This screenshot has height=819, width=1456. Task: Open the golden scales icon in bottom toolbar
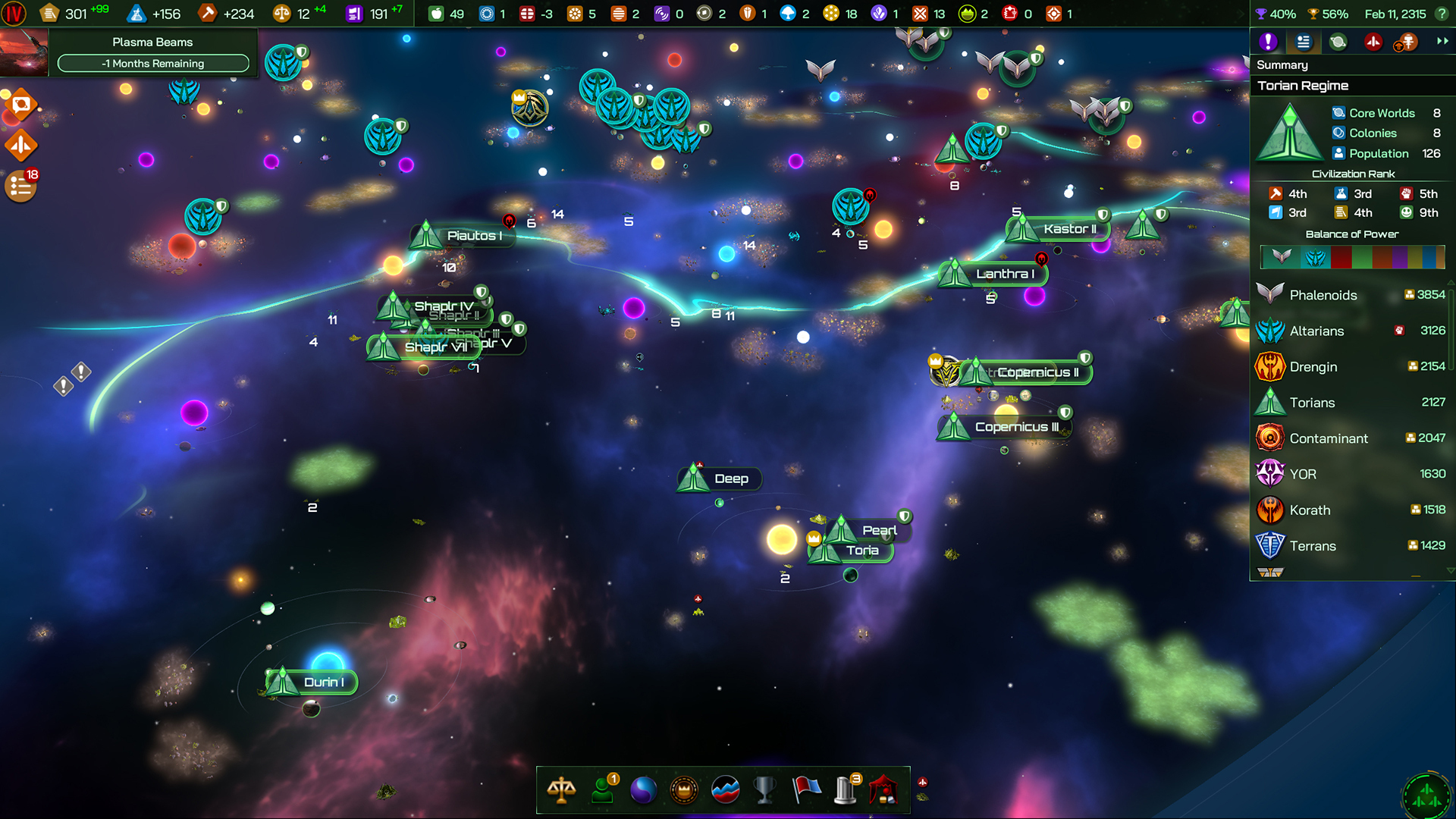[561, 789]
